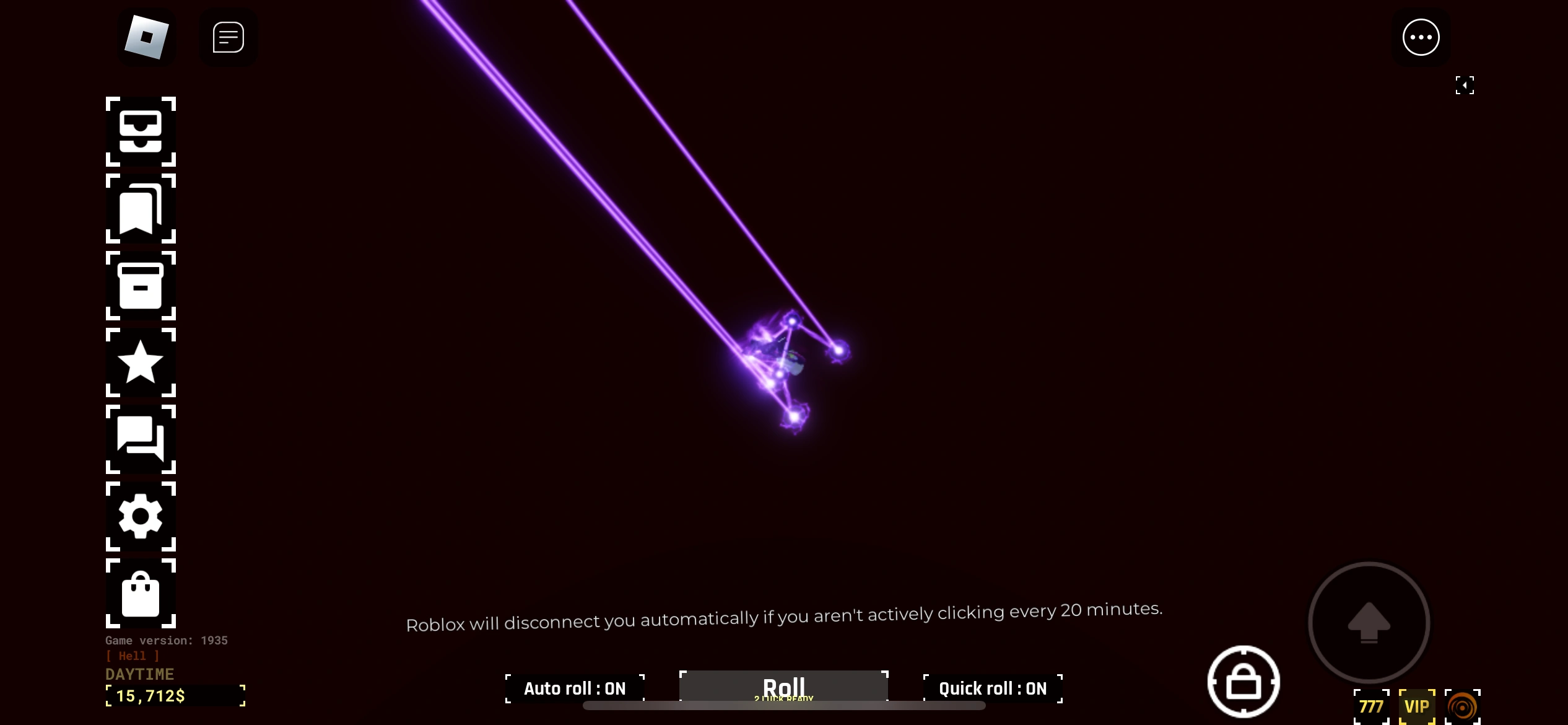The height and width of the screenshot is (725, 1568).
Task: Toggle fullscreen with the bracket icon
Action: [1465, 85]
